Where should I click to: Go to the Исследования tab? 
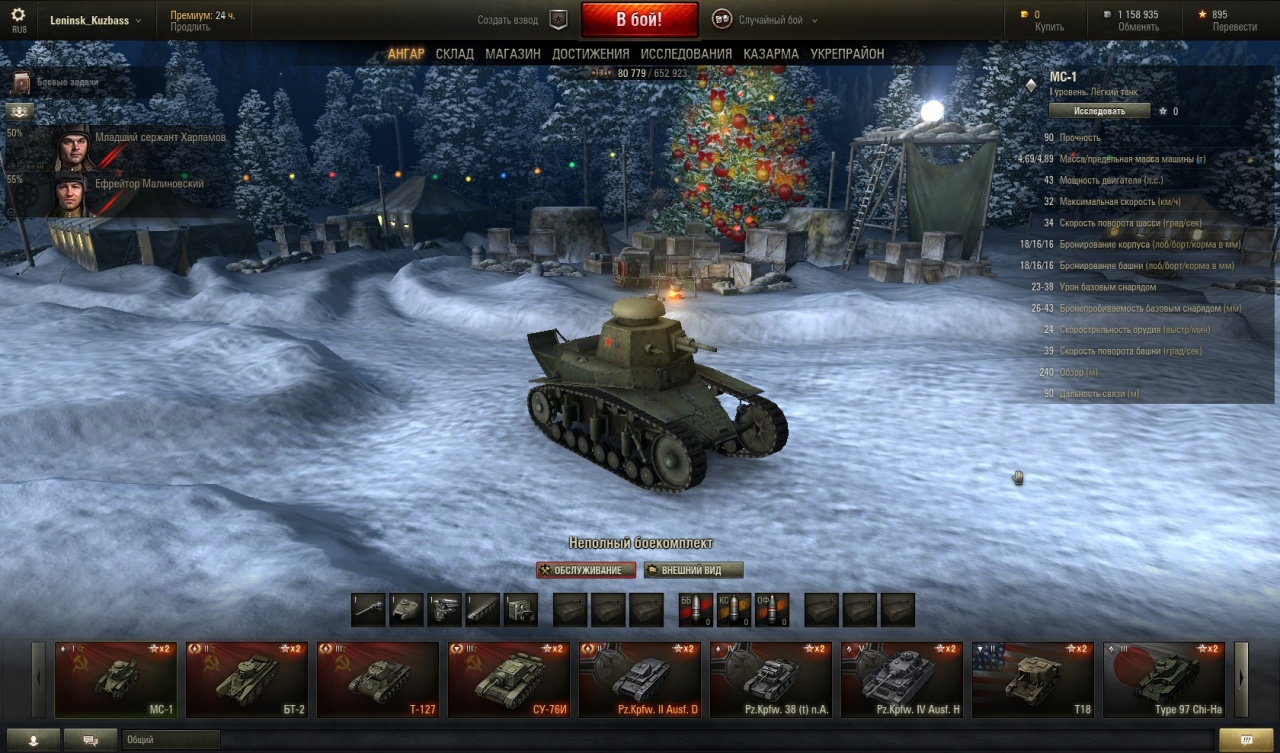(x=686, y=54)
